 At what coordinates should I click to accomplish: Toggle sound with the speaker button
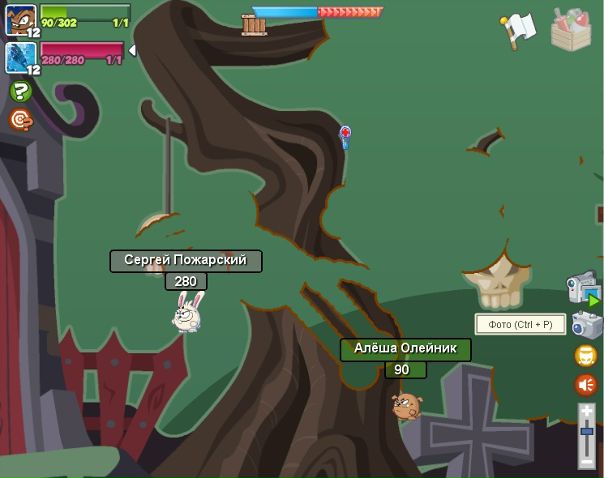point(586,385)
